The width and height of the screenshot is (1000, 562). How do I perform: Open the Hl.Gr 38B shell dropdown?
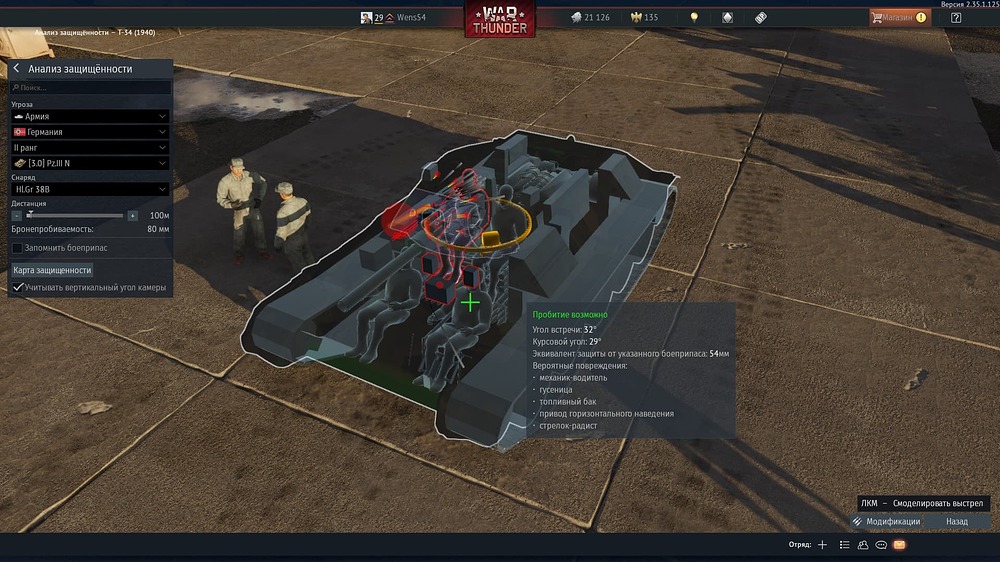point(90,189)
